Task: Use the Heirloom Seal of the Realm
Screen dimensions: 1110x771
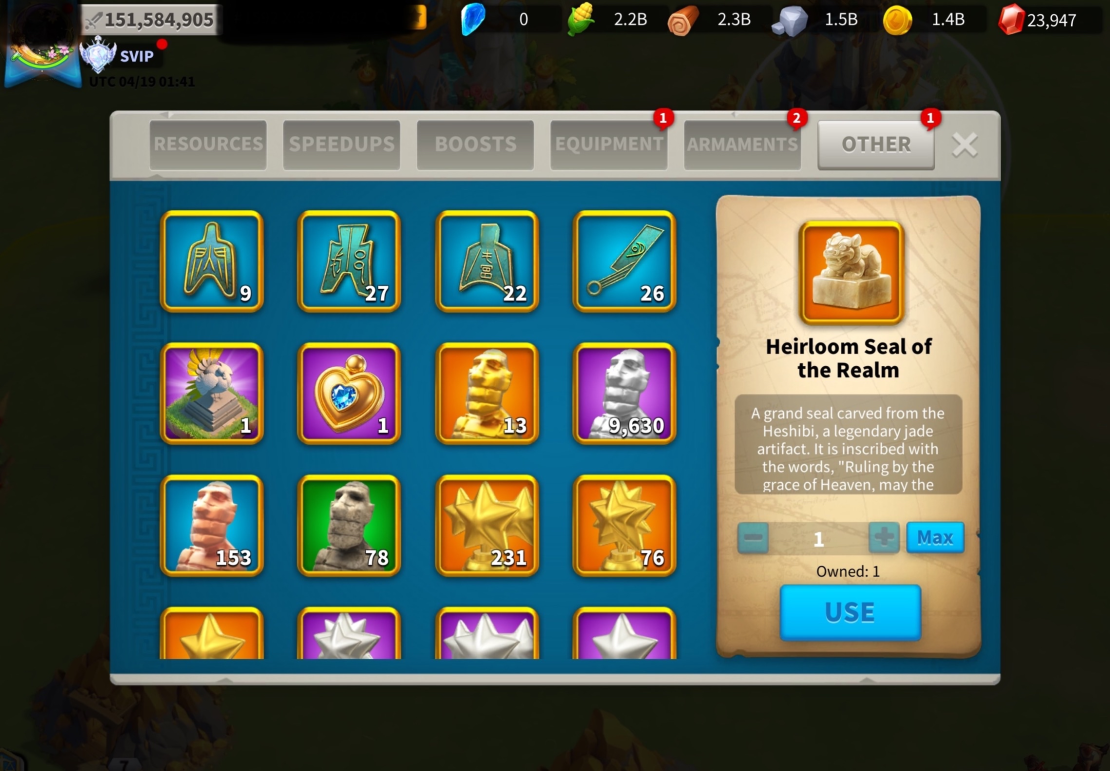Action: pos(850,612)
